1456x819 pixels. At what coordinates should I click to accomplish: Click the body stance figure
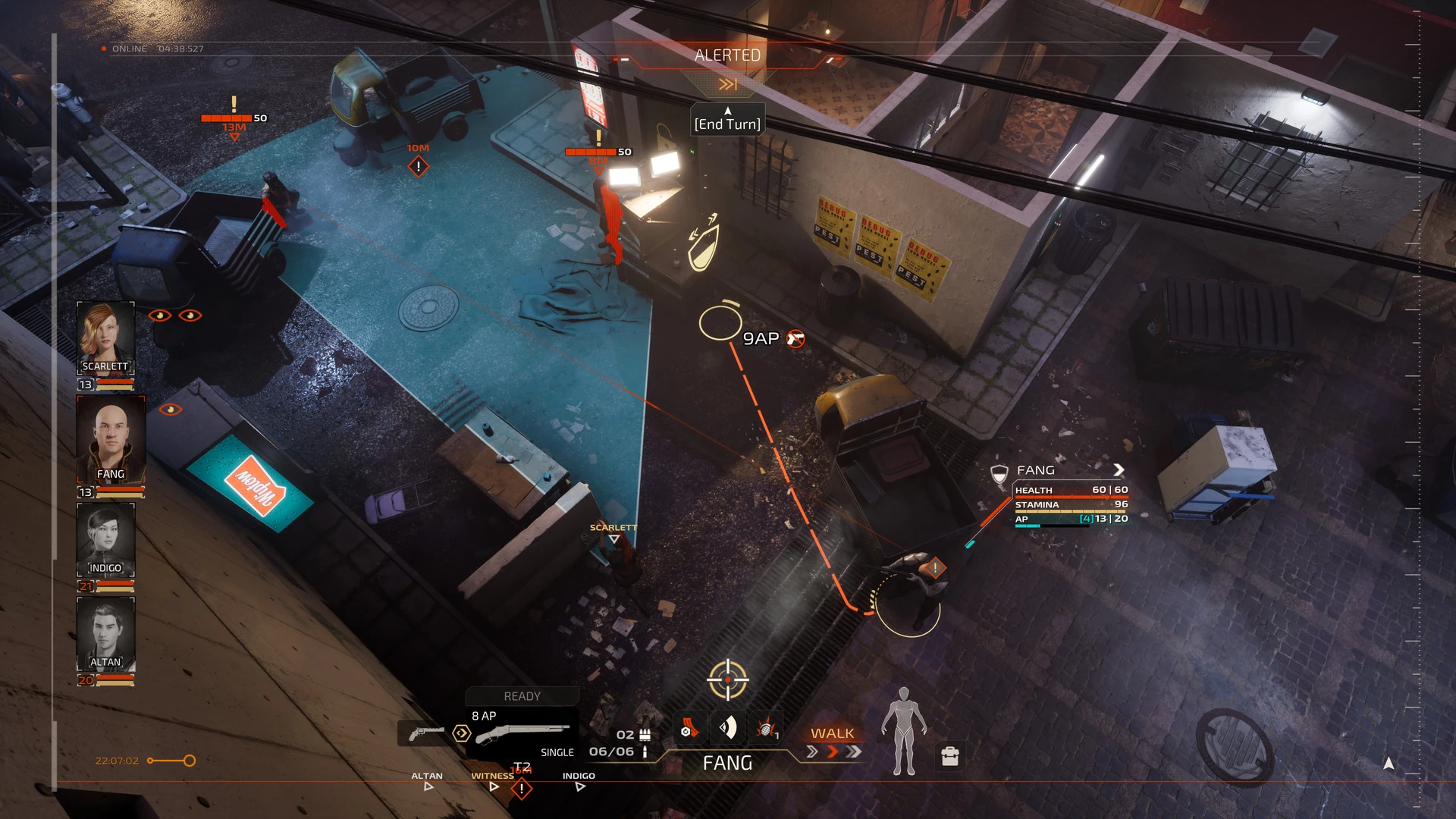903,731
